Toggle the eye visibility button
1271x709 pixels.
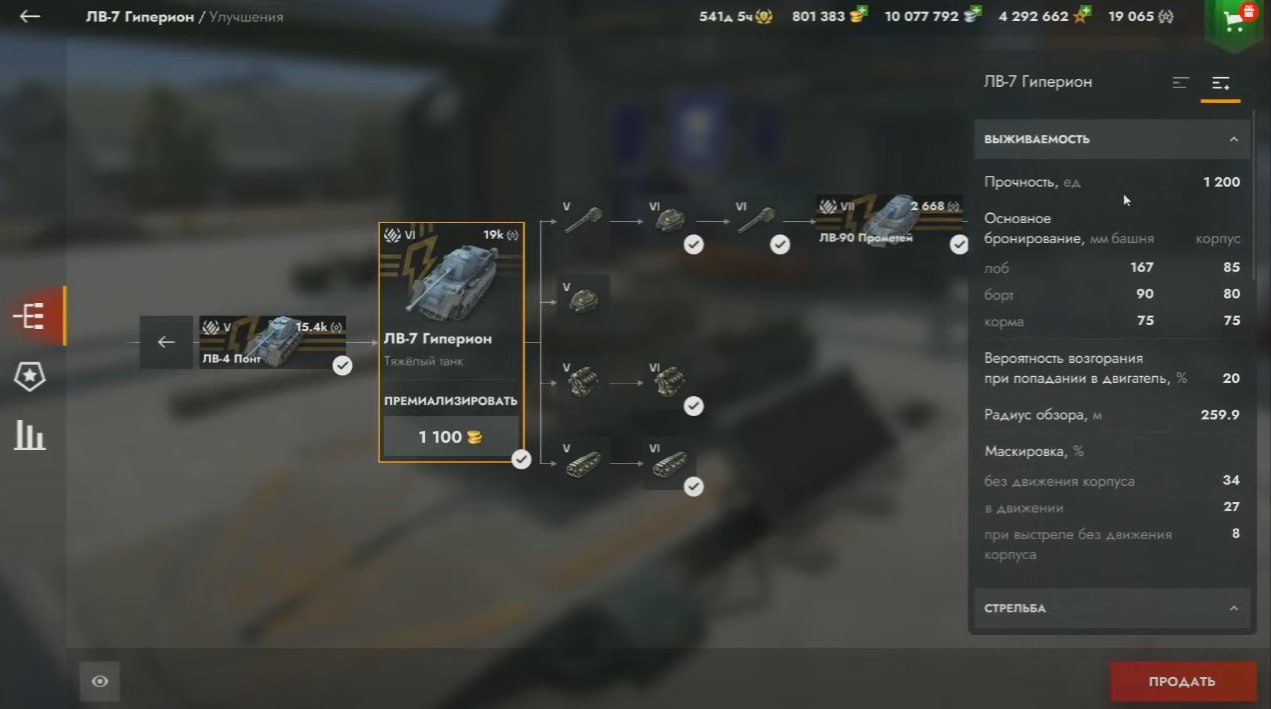(x=100, y=681)
